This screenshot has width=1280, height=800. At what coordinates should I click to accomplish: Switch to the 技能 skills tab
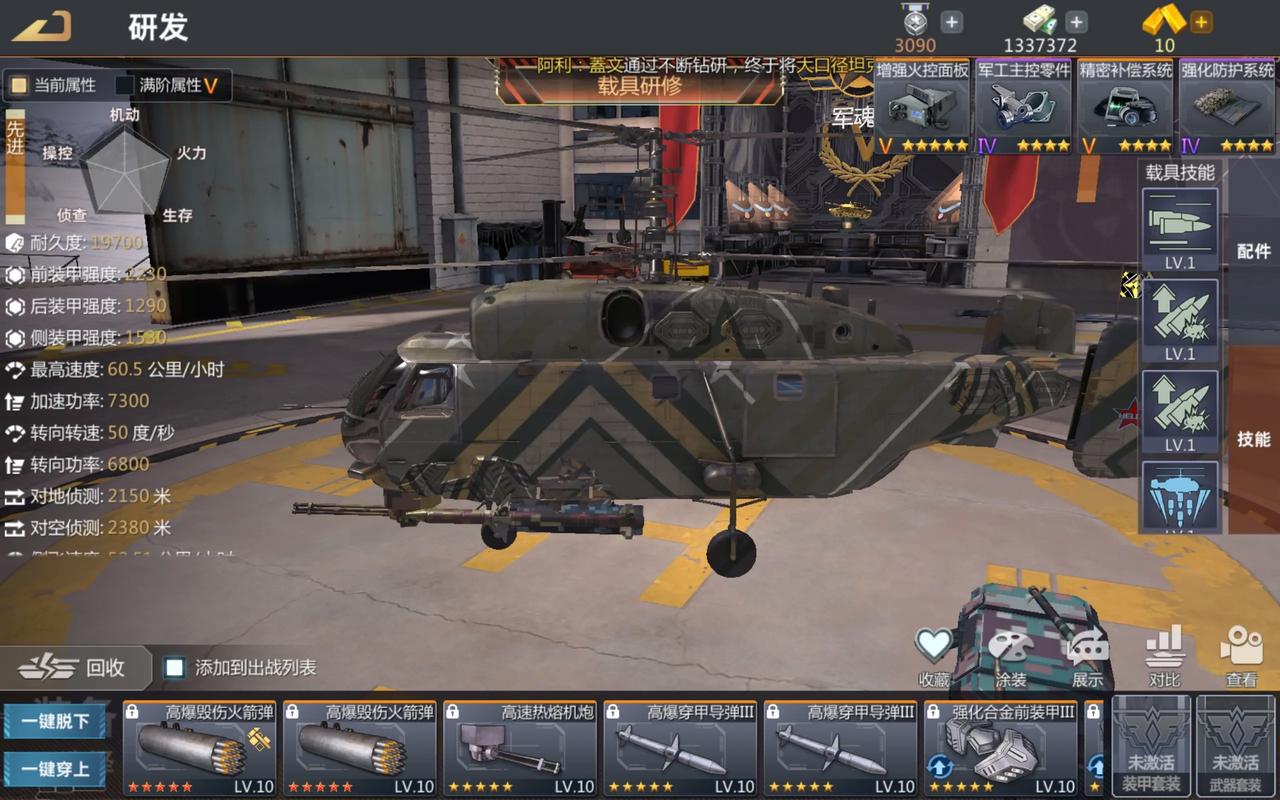(1253, 439)
